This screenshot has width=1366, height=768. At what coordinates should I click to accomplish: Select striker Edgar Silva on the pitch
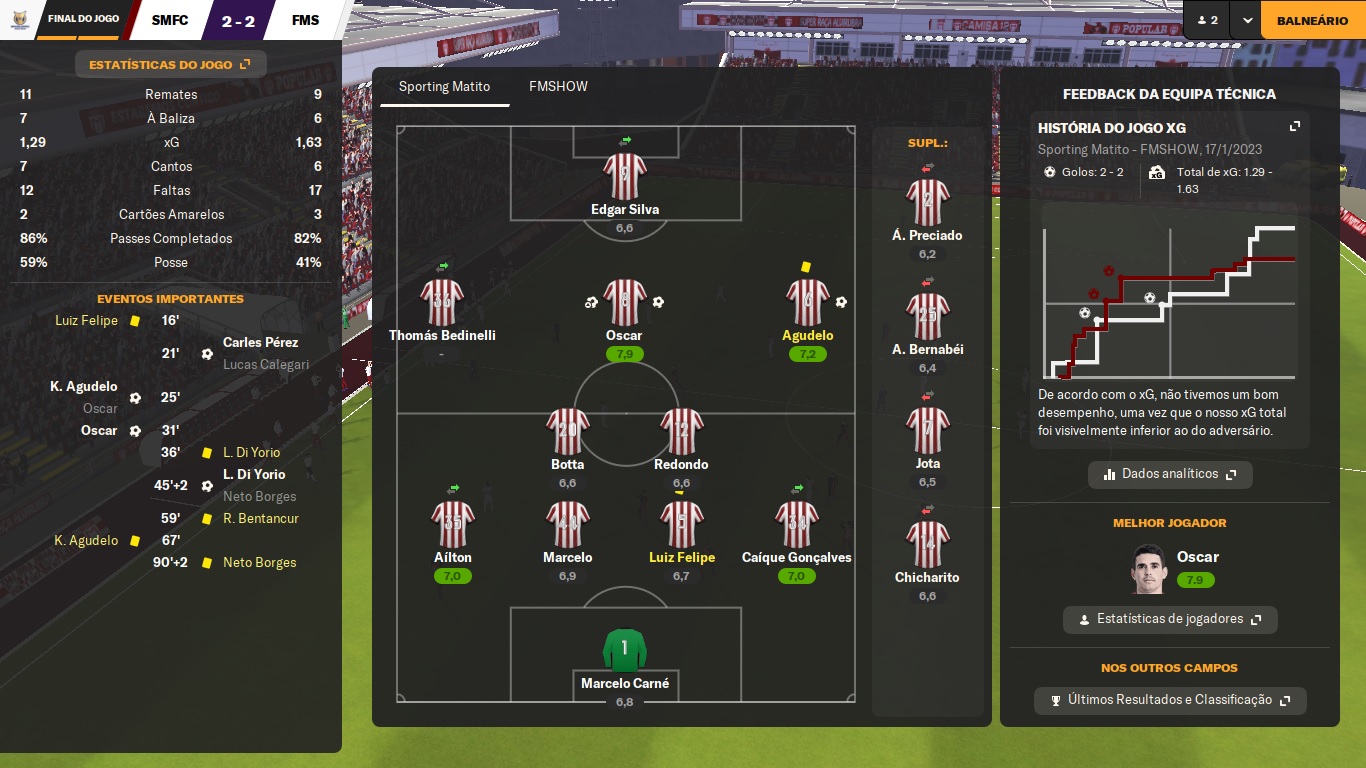[625, 179]
